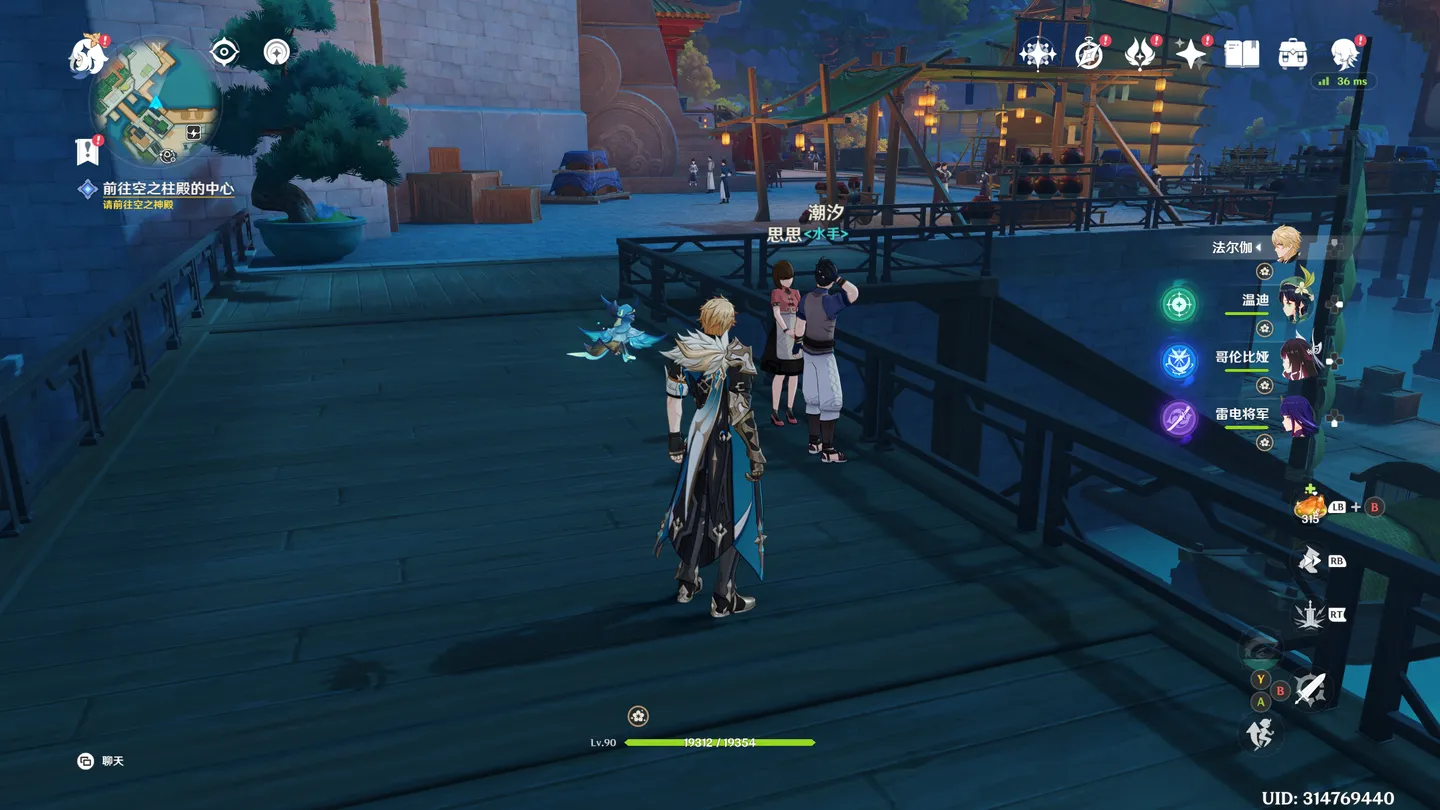The image size is (1440, 810).
Task: Open the round star-arch icon beside the eye
Action: [x=276, y=52]
